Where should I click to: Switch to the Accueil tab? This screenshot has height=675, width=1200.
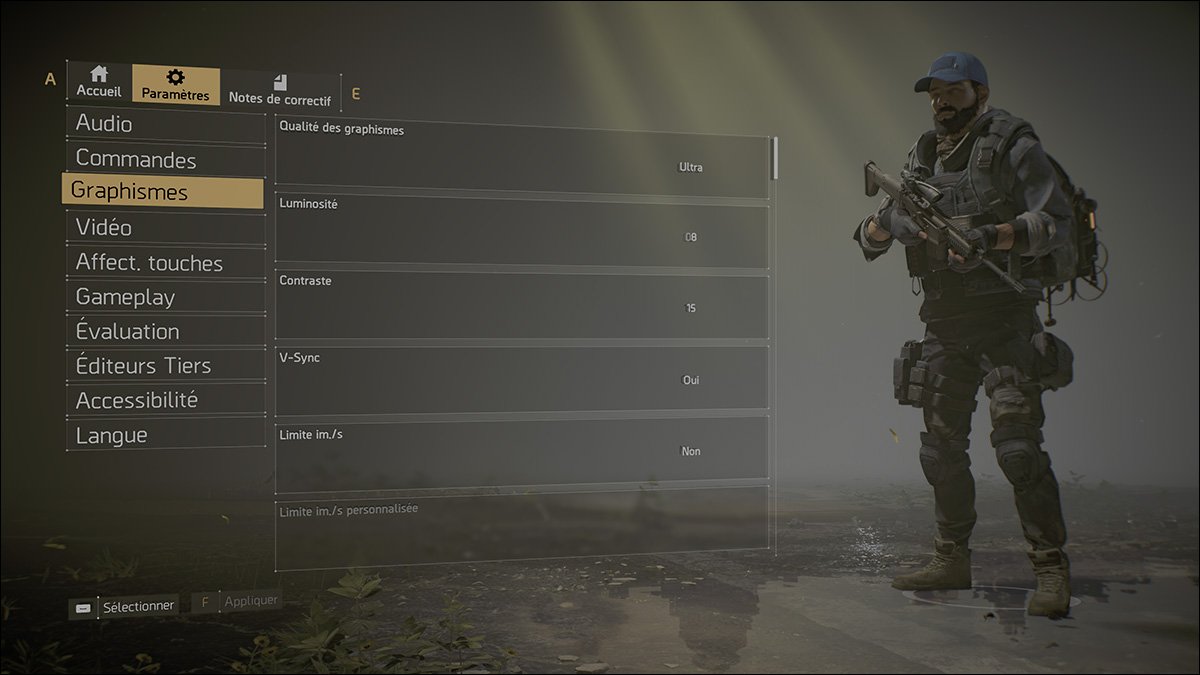(98, 82)
